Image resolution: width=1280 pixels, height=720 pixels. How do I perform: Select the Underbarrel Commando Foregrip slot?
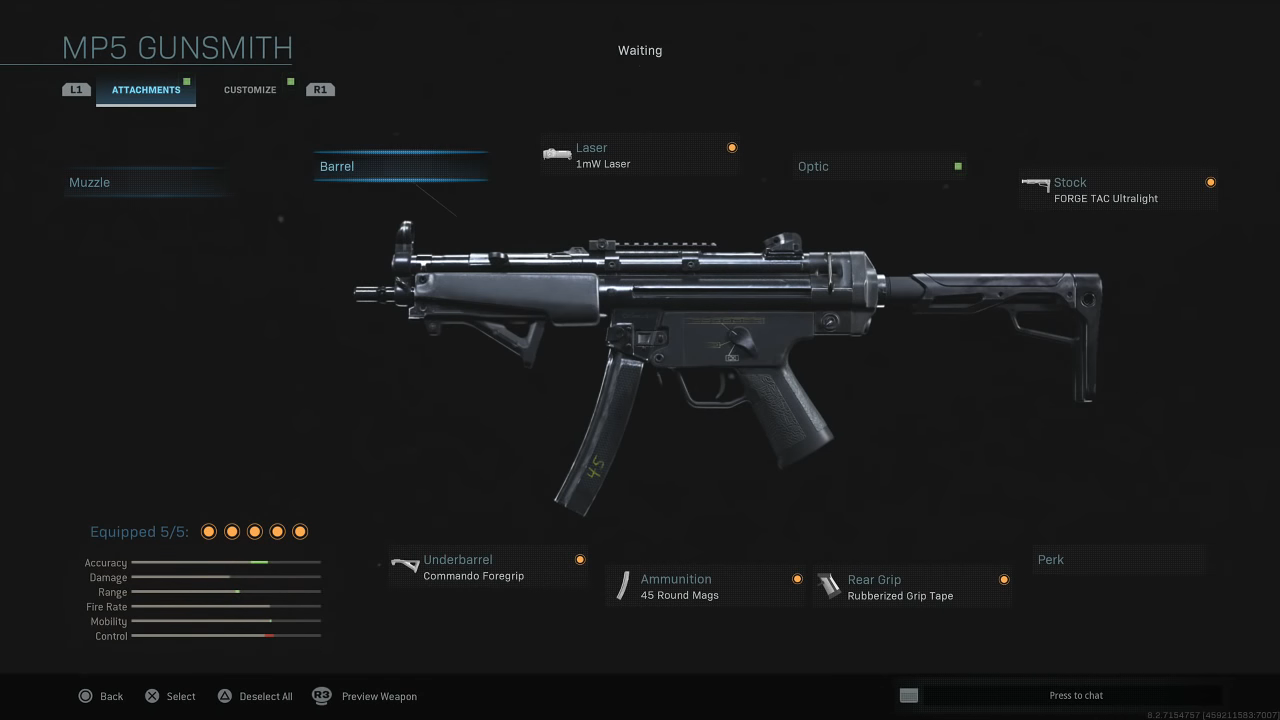(x=488, y=567)
